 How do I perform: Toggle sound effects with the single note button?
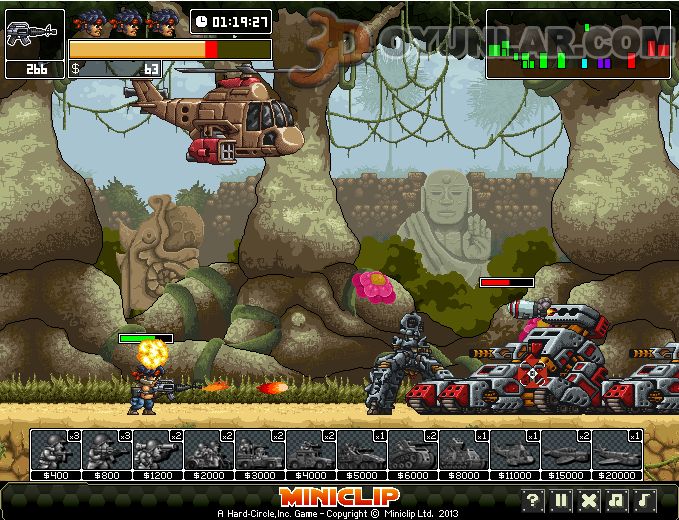pos(646,500)
